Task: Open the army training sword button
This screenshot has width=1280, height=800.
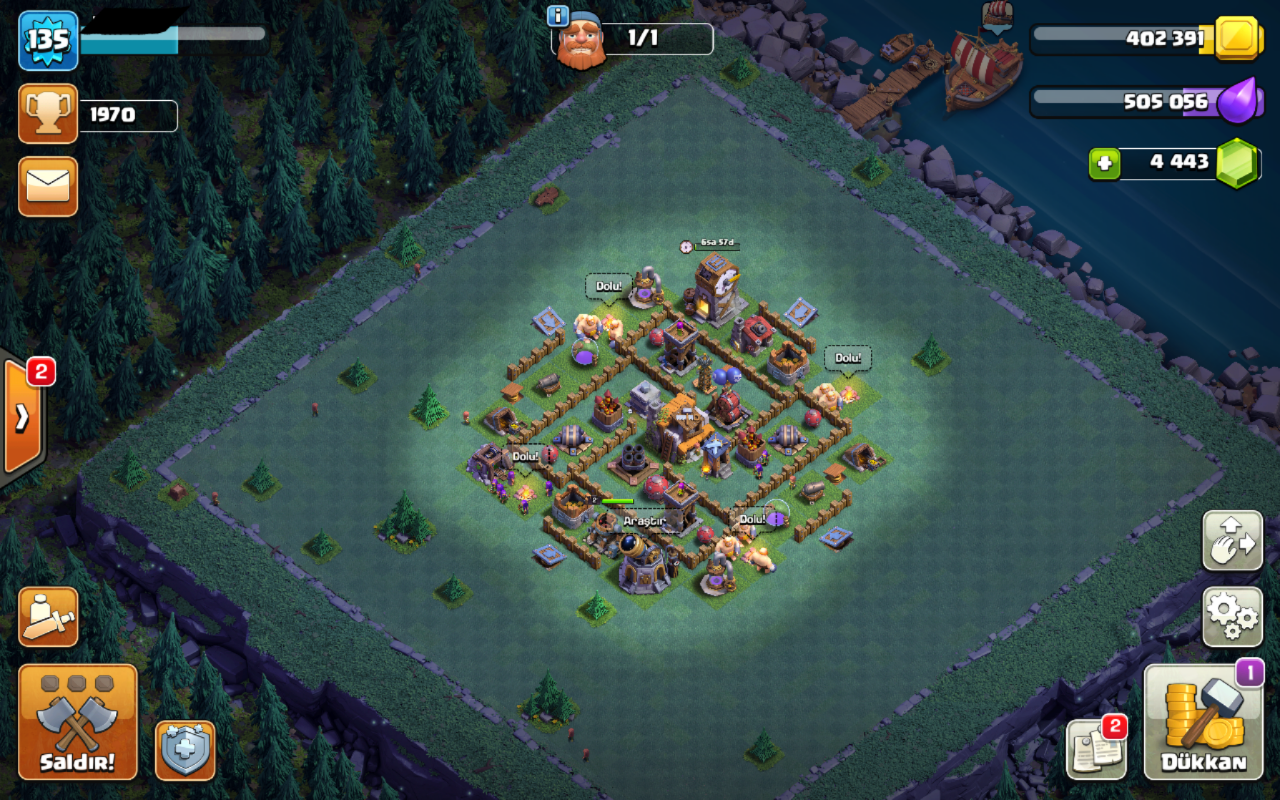Action: tap(48, 616)
